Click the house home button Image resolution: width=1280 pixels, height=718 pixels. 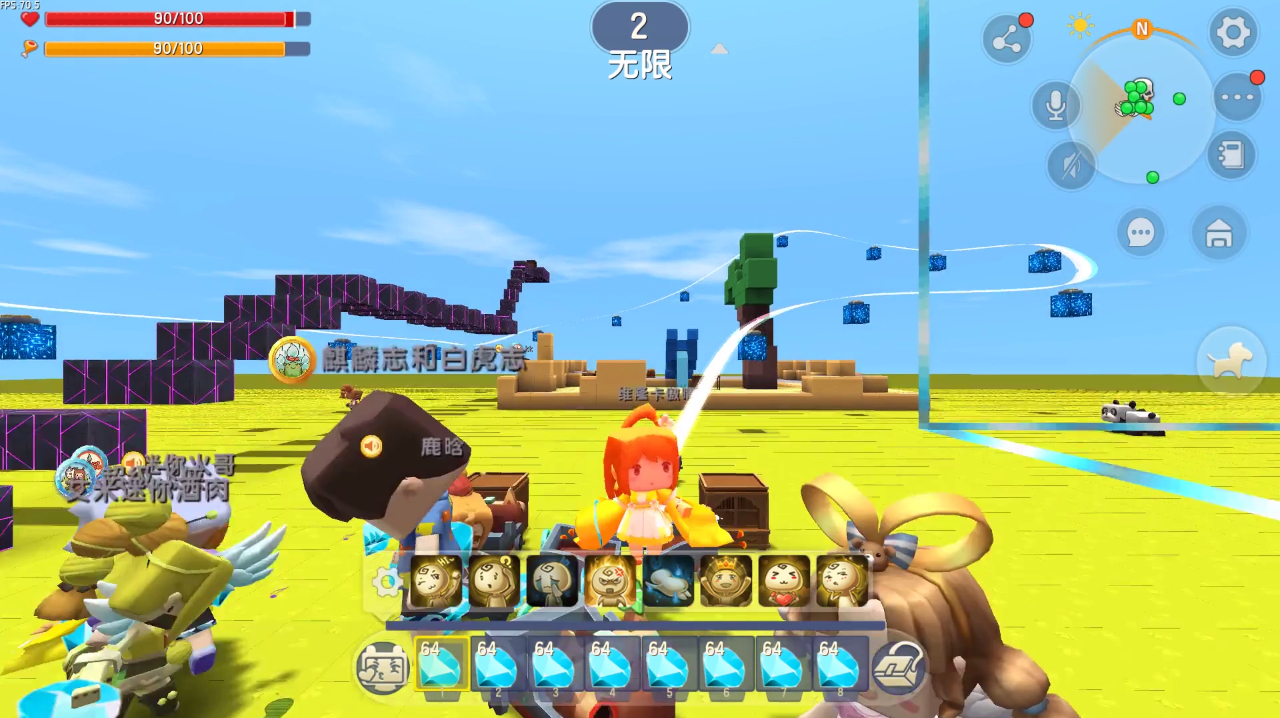(x=1218, y=233)
